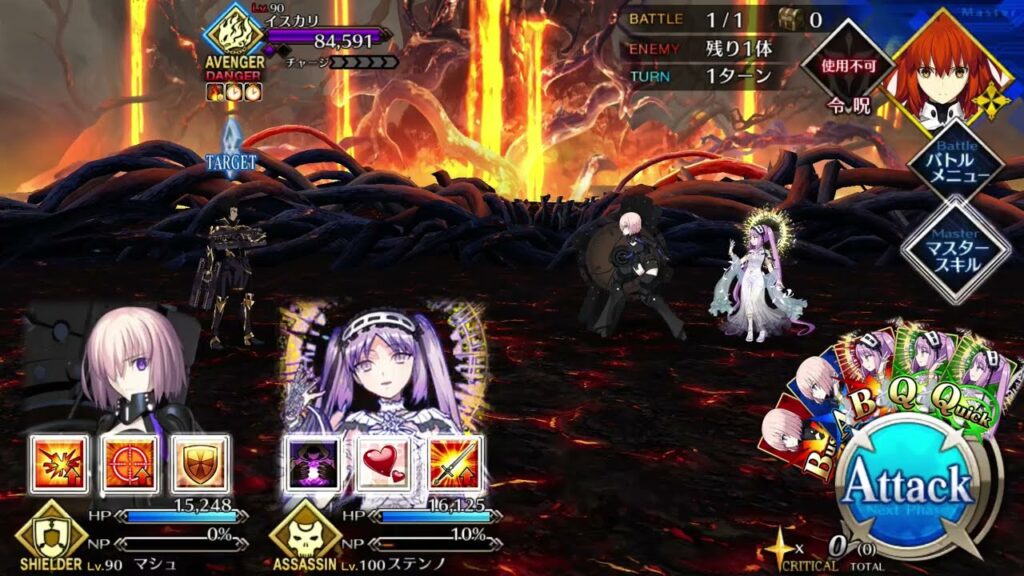The width and height of the screenshot is (1024, 576).
Task: Tap the blue Attack button
Action: 908,489
